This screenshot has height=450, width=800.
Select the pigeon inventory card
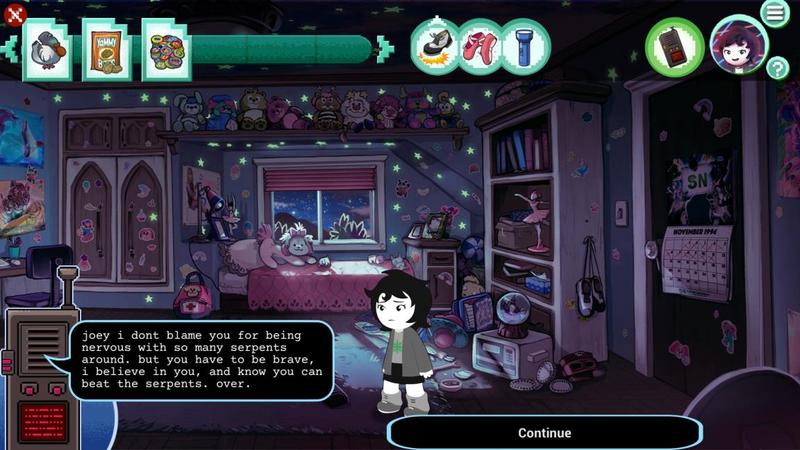tap(46, 48)
